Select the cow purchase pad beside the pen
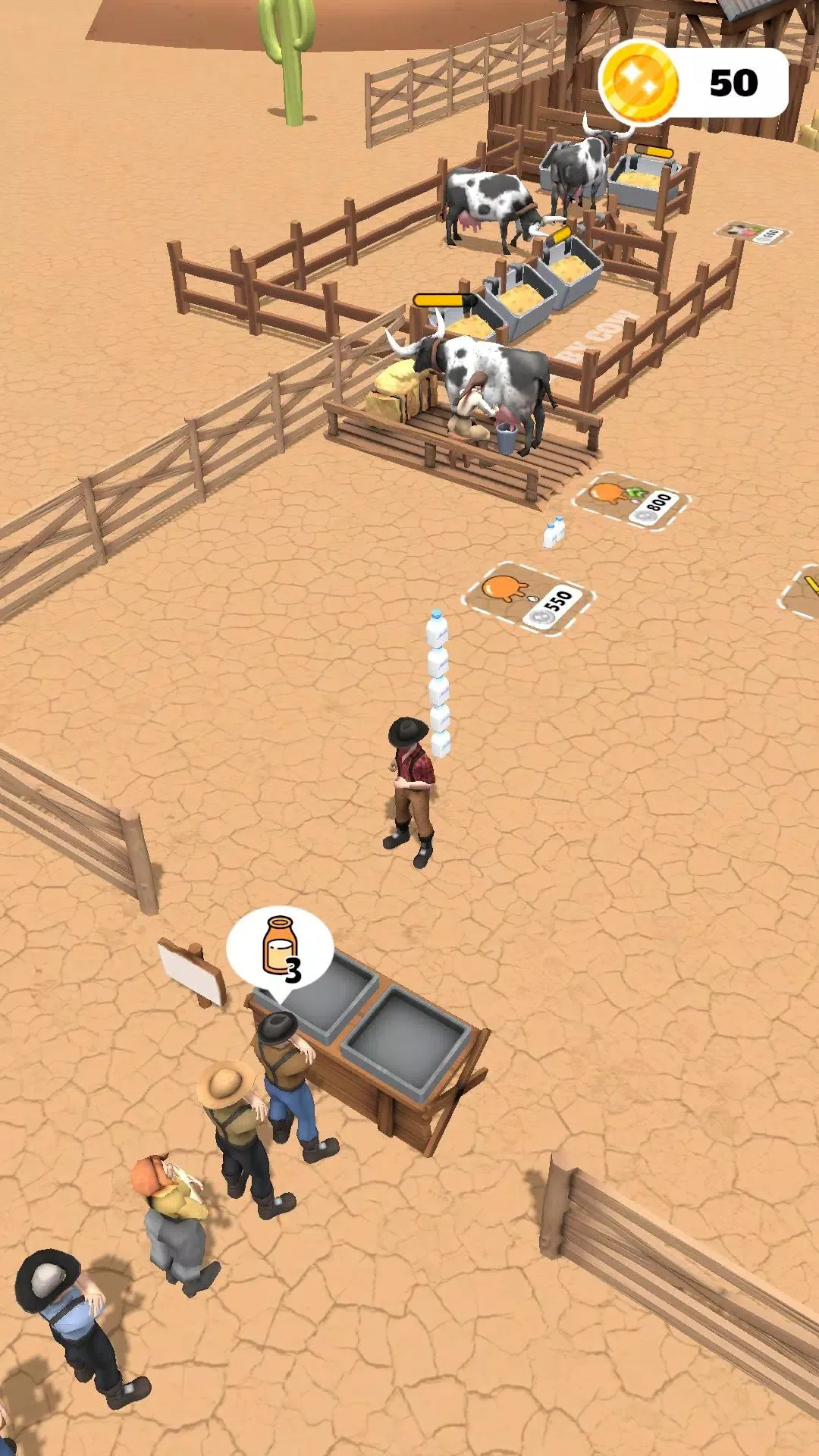 tap(752, 233)
